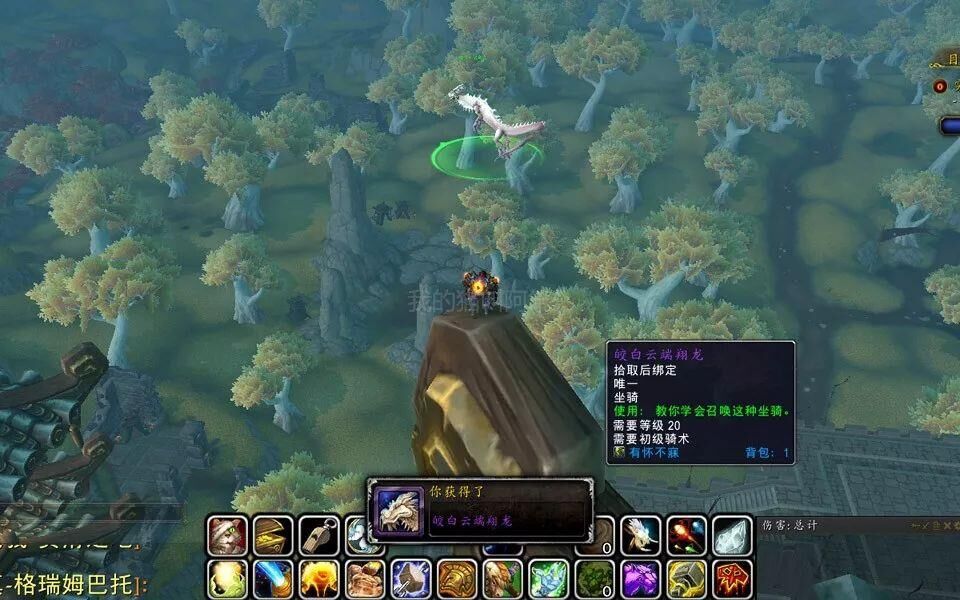This screenshot has width=960, height=600.
Task: Select the golden helmet ability
Action: point(456,580)
